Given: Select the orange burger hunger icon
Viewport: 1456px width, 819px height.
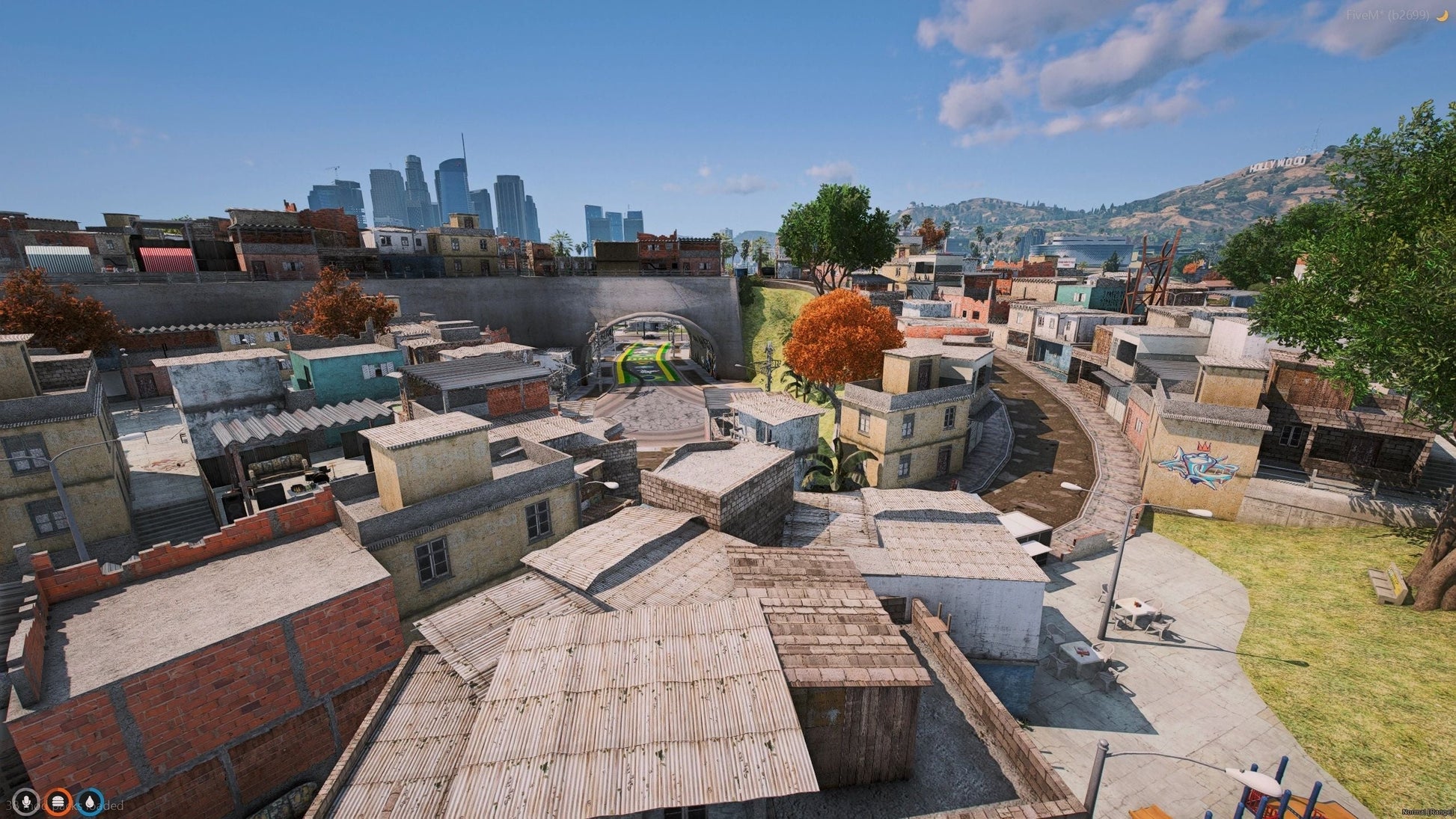Looking at the screenshot, I should pos(58,802).
